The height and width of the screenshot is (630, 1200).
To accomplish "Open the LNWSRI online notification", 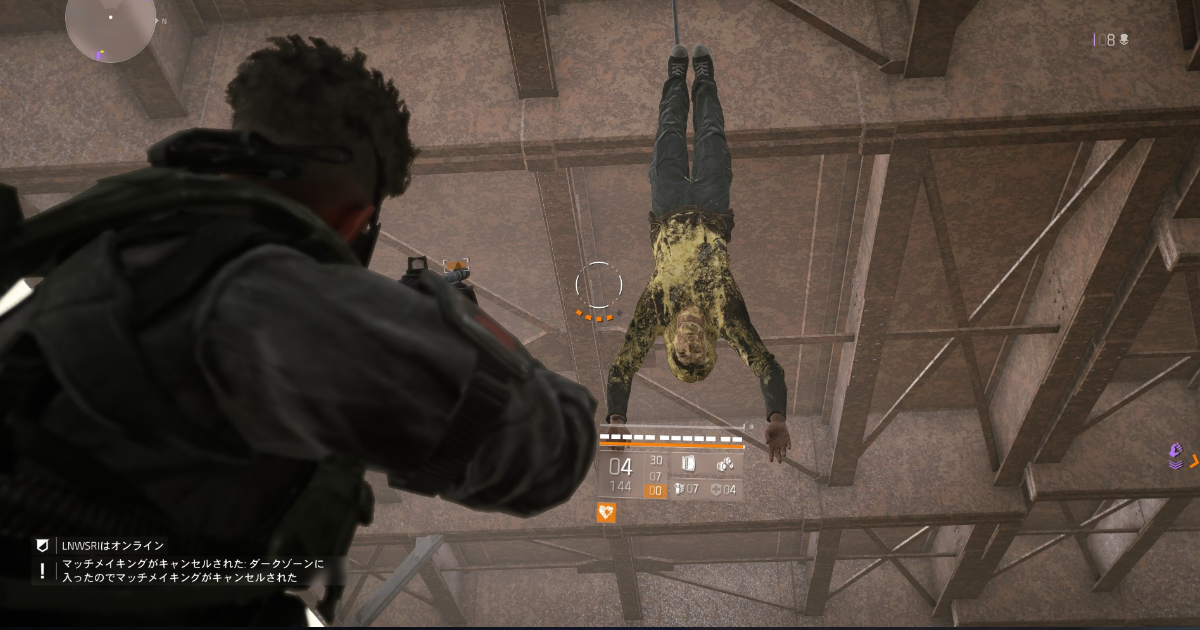I will (x=110, y=546).
